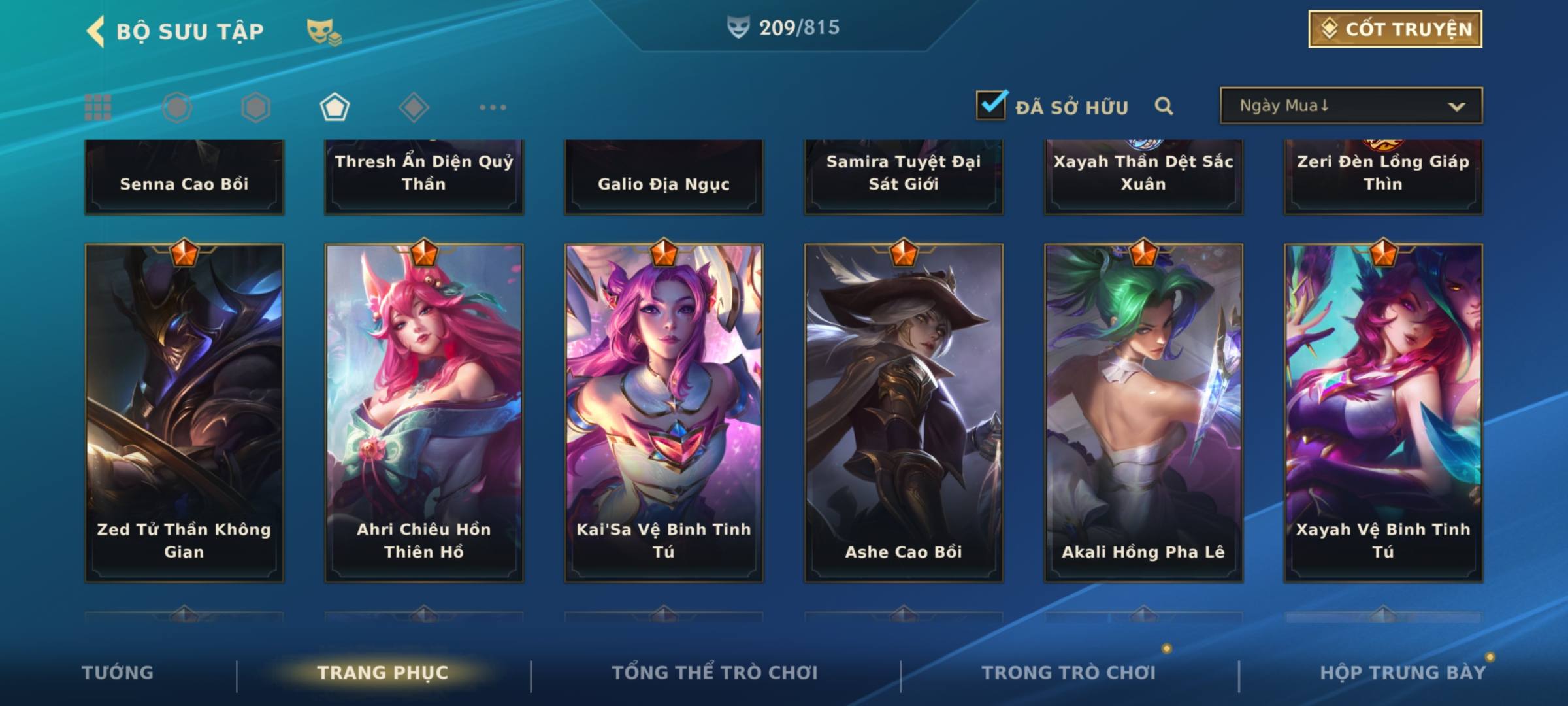The image size is (1568, 706).
Task: Open Akali Hồng Pha Lê skin
Action: (x=1143, y=412)
